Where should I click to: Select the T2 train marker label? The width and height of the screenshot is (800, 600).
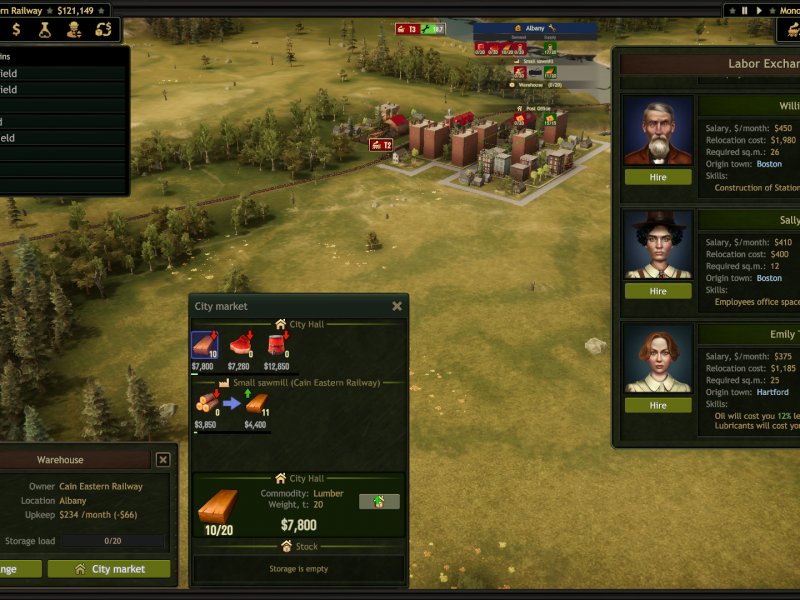(x=382, y=145)
